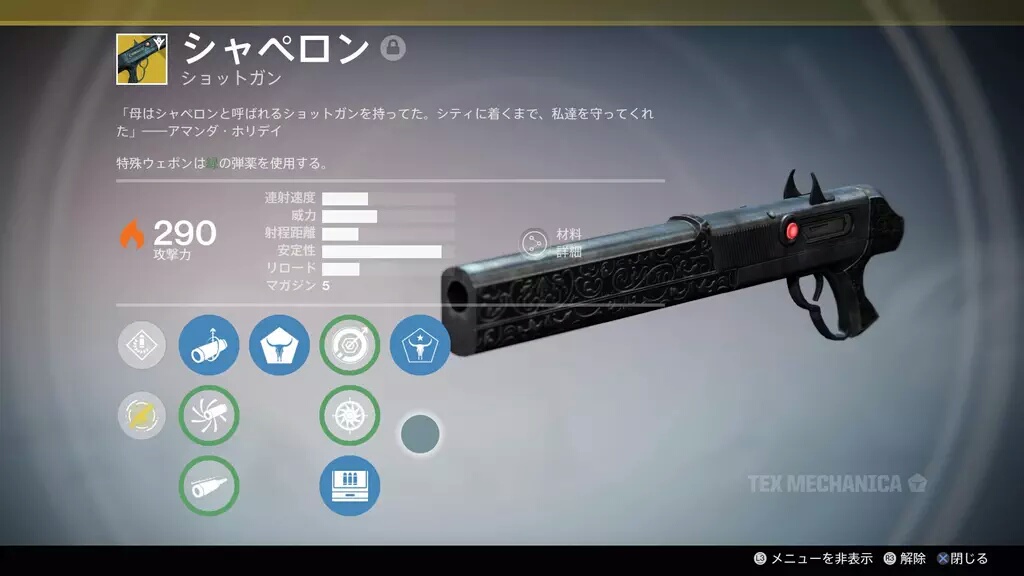Select the barrel perk with spread burst
Viewport: 1024px width, 576px height.
point(209,415)
